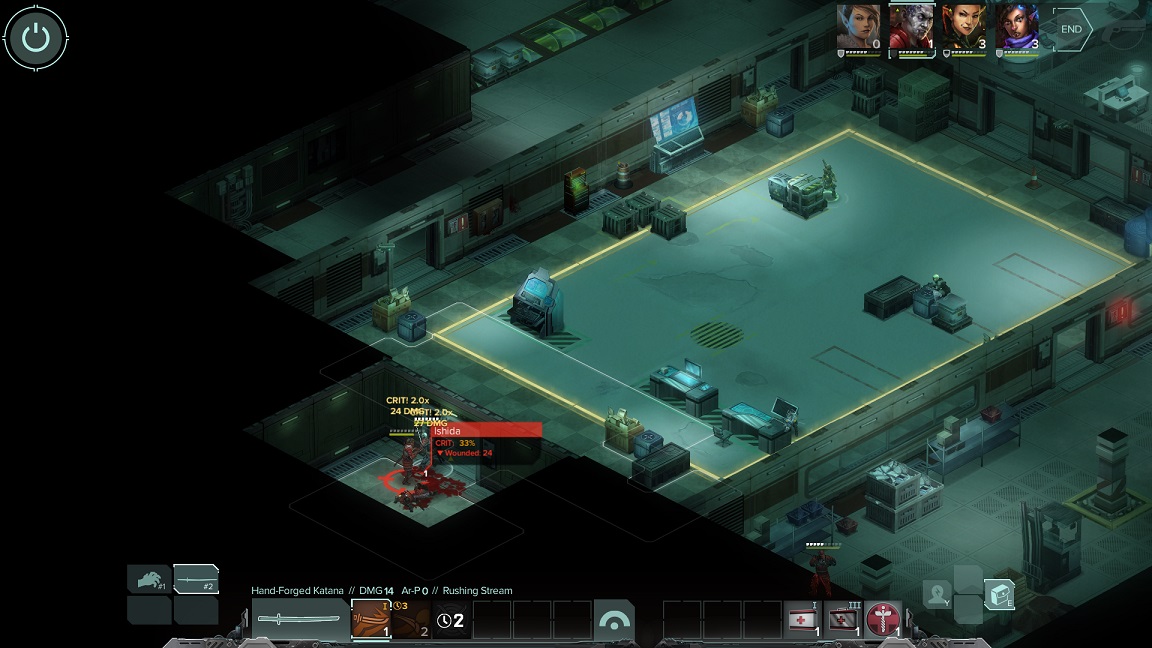This screenshot has width=1152, height=648.
Task: End the current turn
Action: 1071,30
